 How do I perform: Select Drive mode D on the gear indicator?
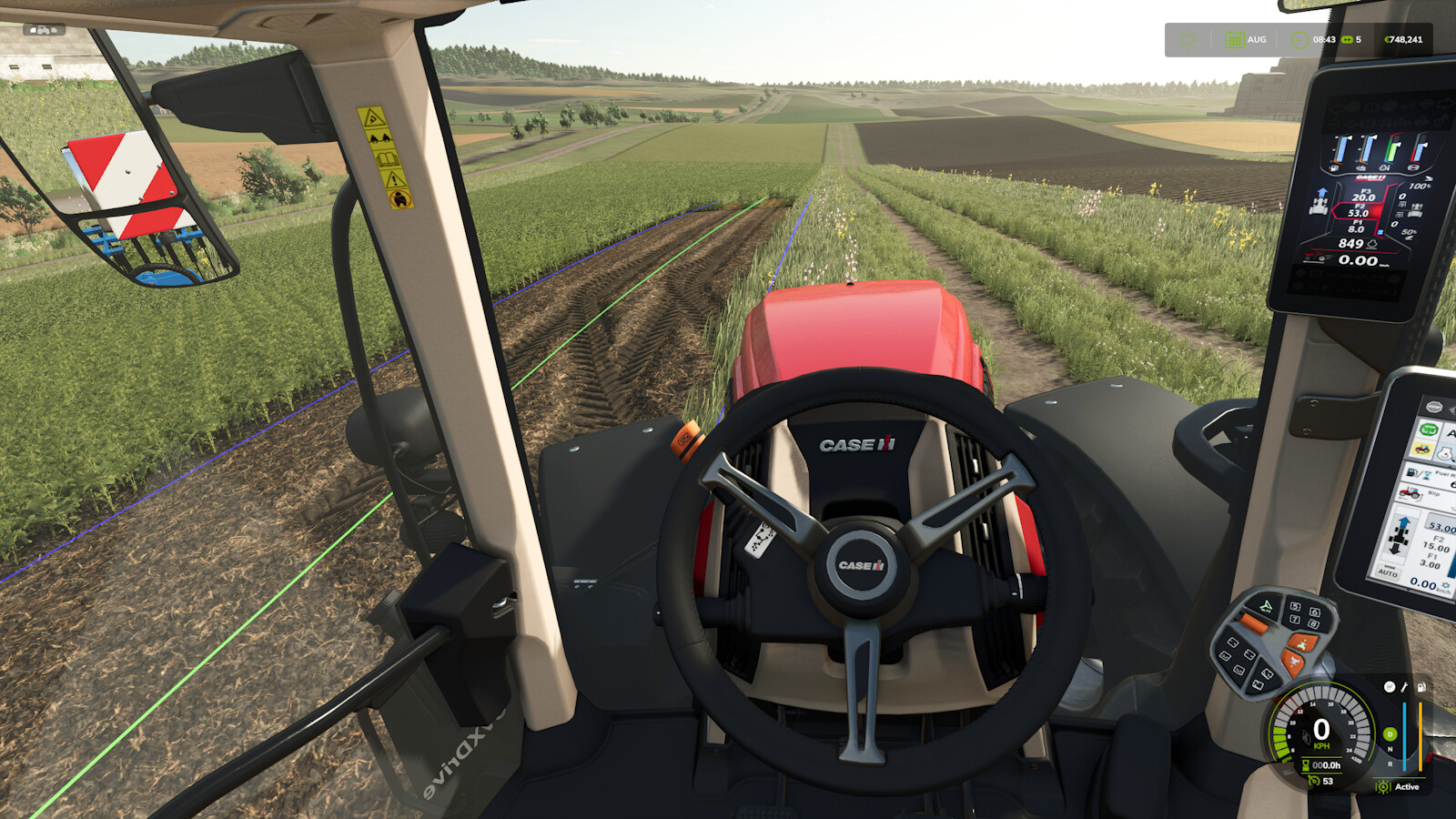pyautogui.click(x=1390, y=733)
